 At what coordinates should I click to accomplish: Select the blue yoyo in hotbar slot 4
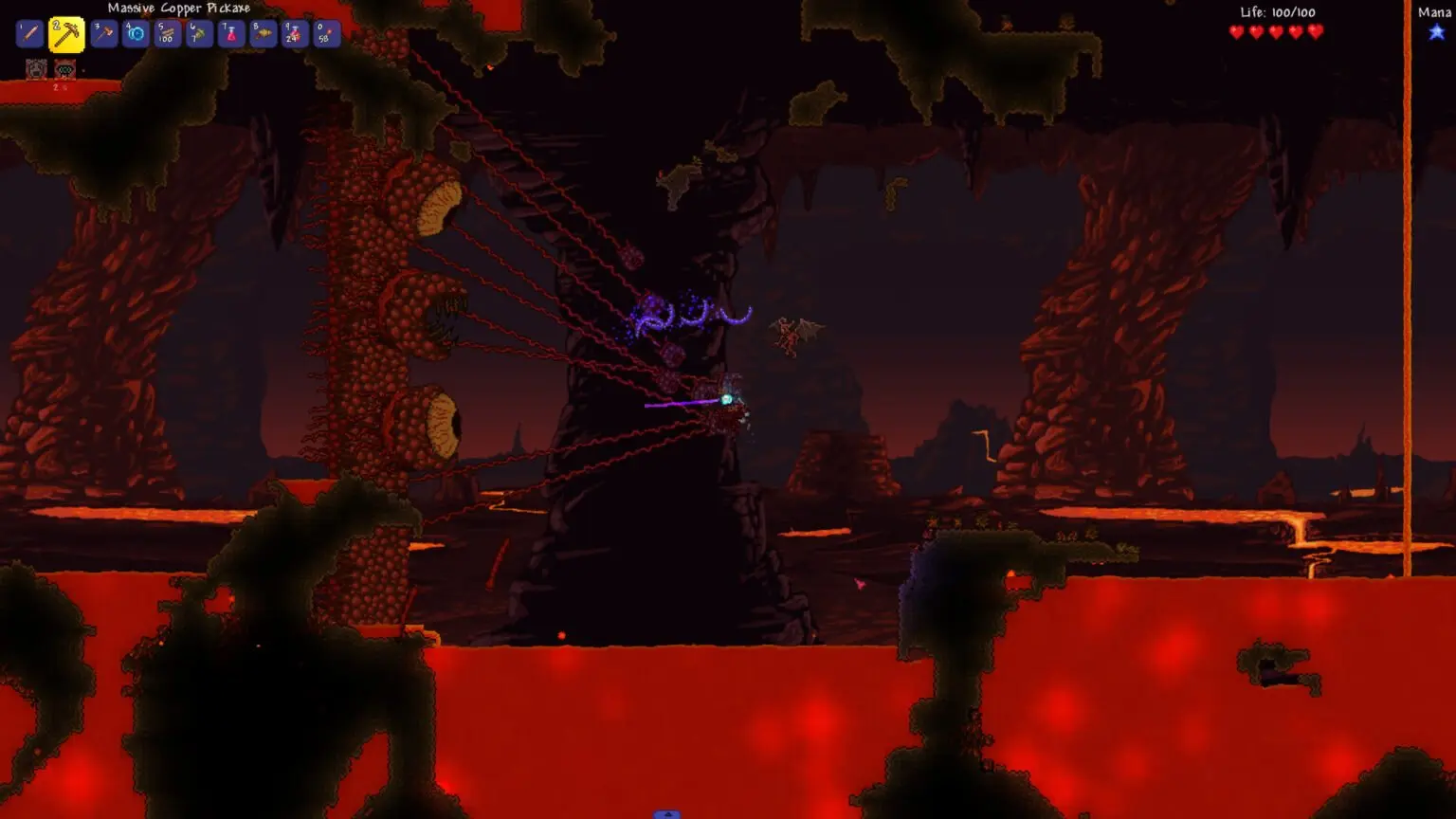134,33
